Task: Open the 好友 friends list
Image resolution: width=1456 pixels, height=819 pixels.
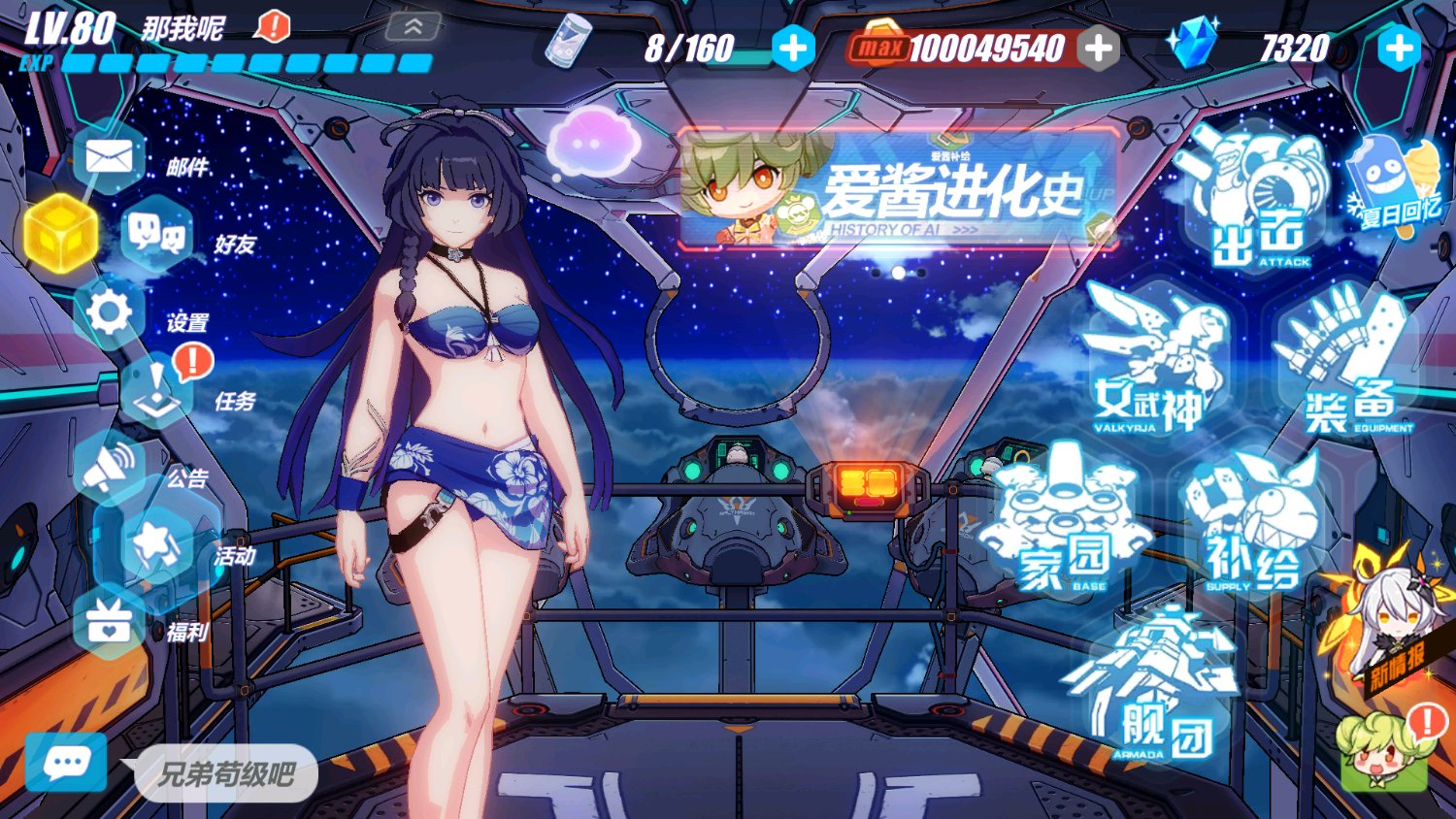Action: [155, 233]
